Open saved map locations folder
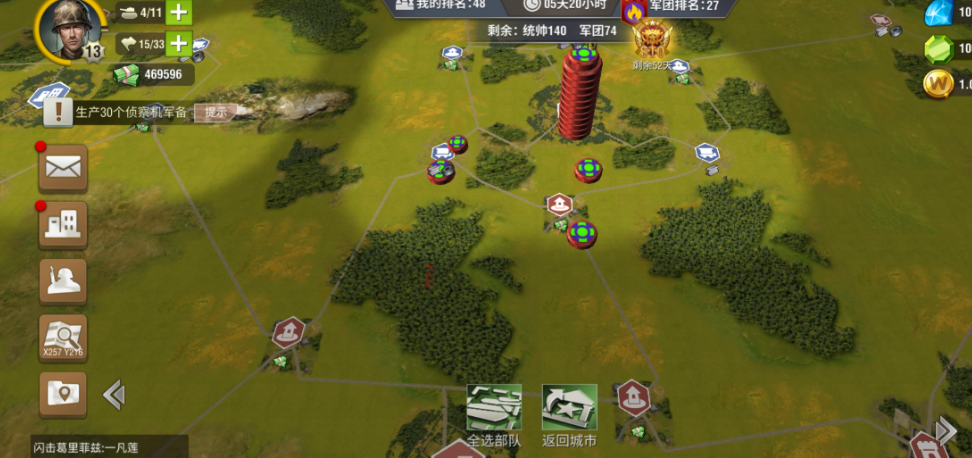 (63, 394)
